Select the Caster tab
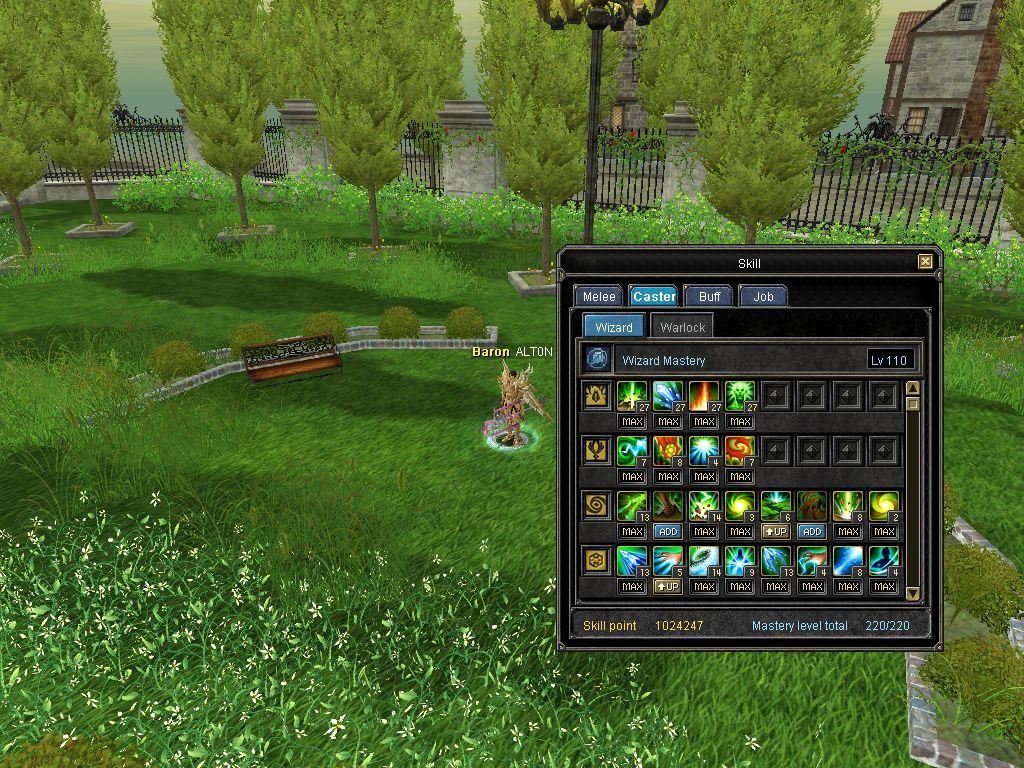 click(x=654, y=296)
